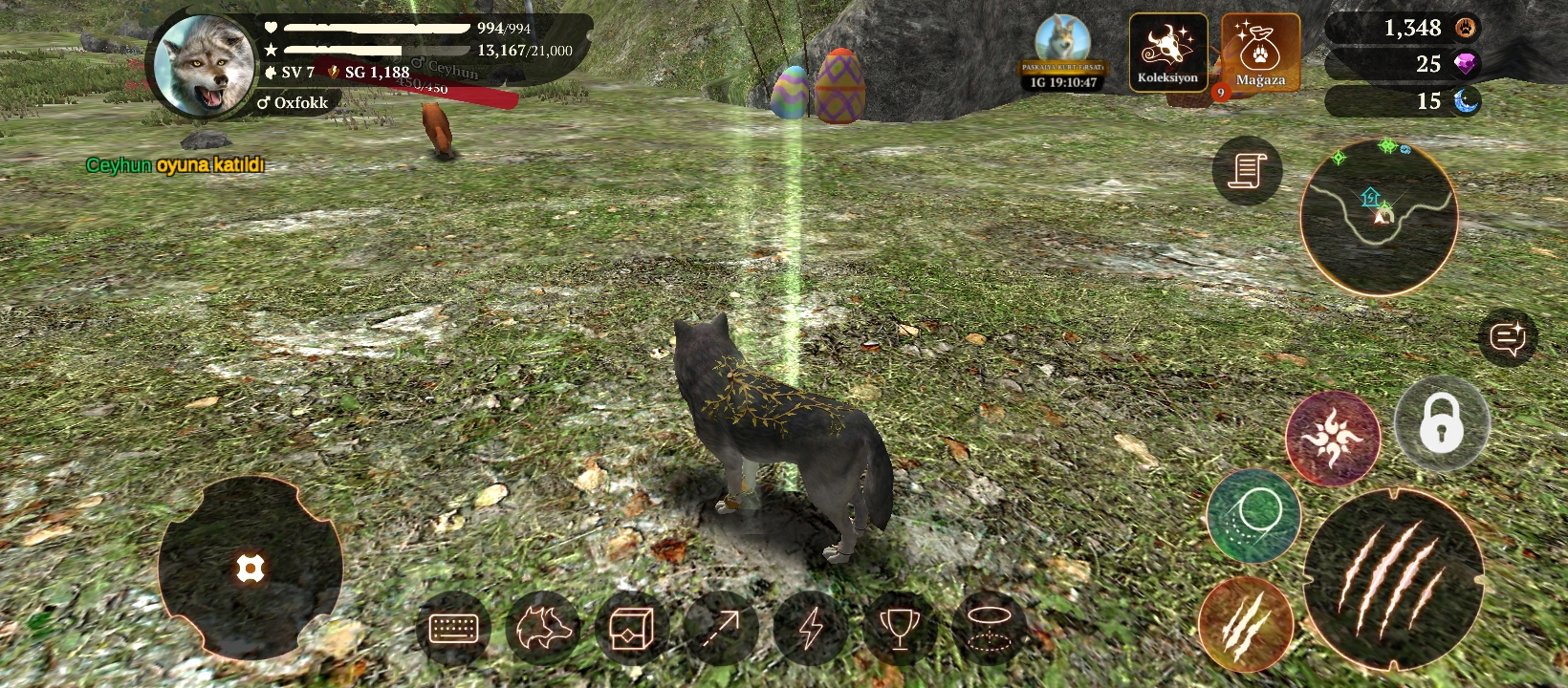
Task: Expand the circular minimap
Action: point(1379,216)
